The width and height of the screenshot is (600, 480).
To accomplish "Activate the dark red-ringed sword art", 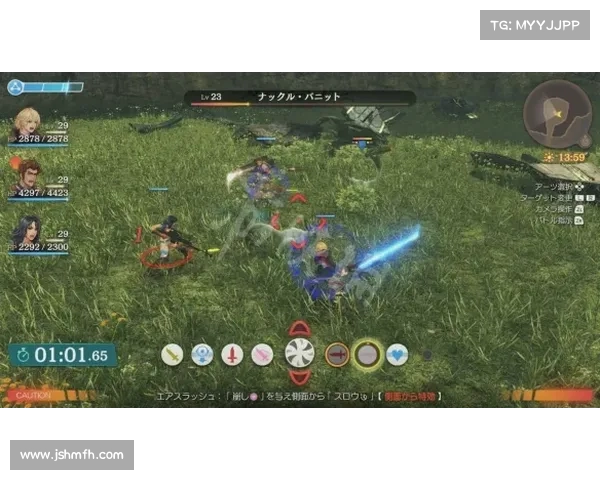I will tap(337, 354).
